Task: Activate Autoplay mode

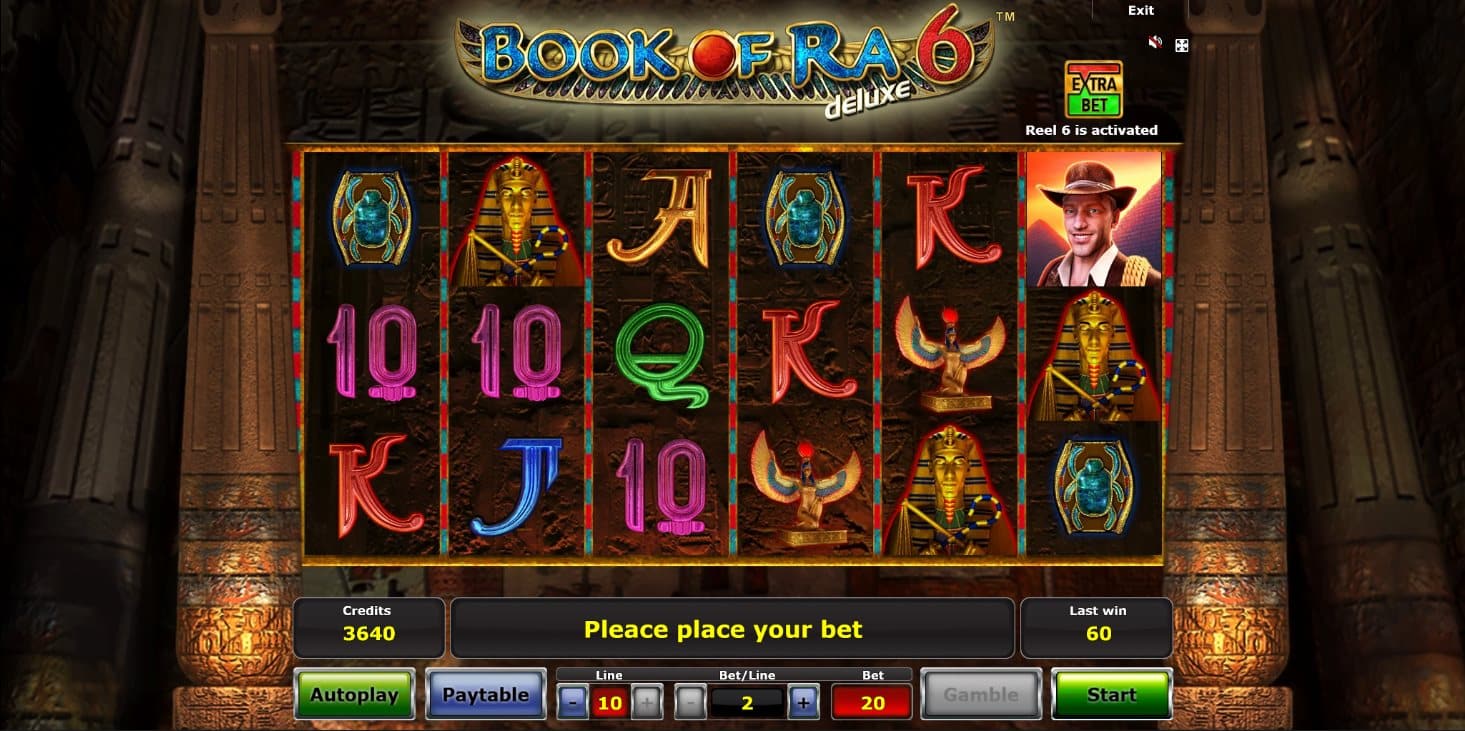Action: (x=354, y=694)
